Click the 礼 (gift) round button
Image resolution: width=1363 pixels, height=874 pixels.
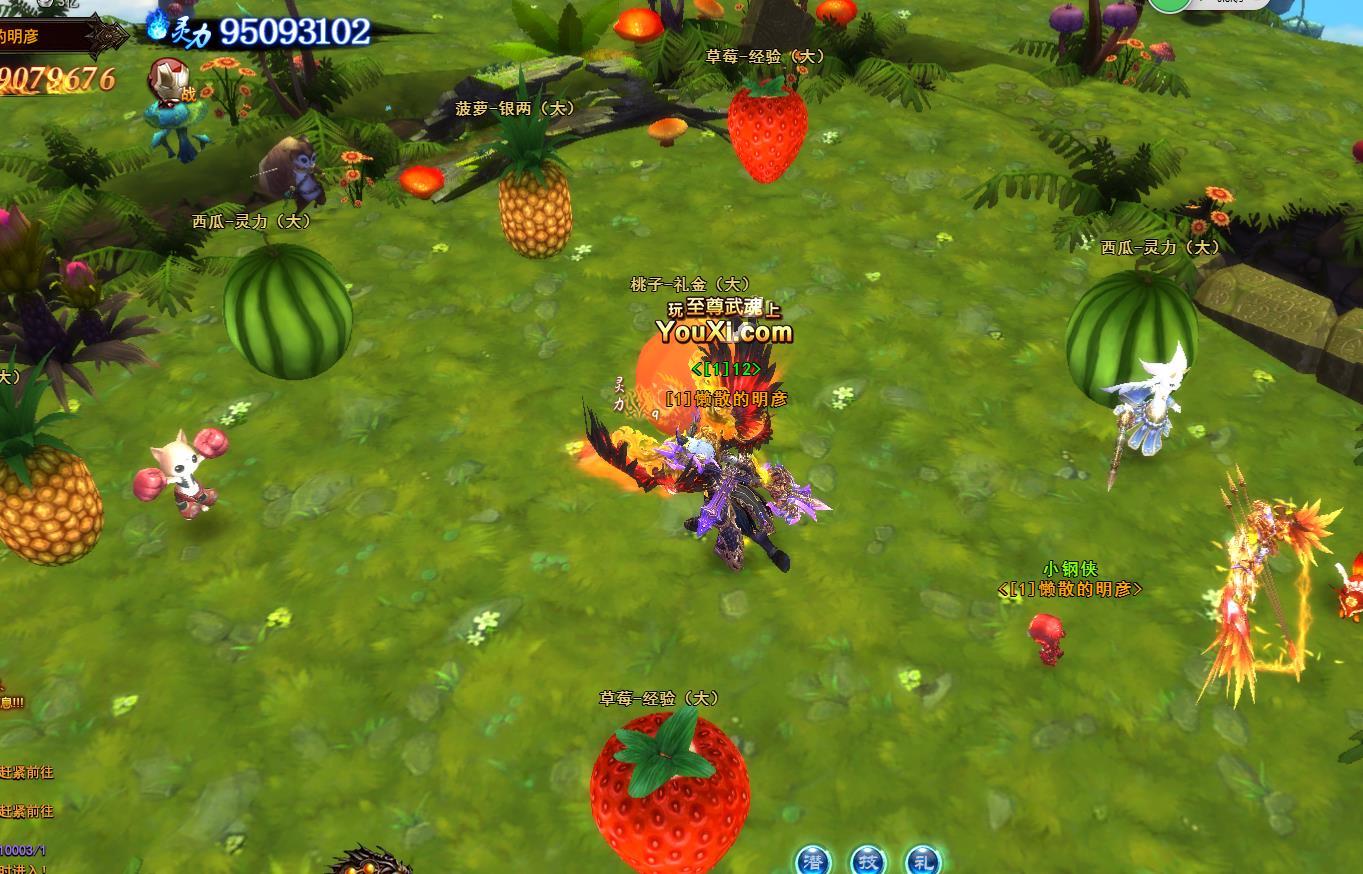[922, 861]
